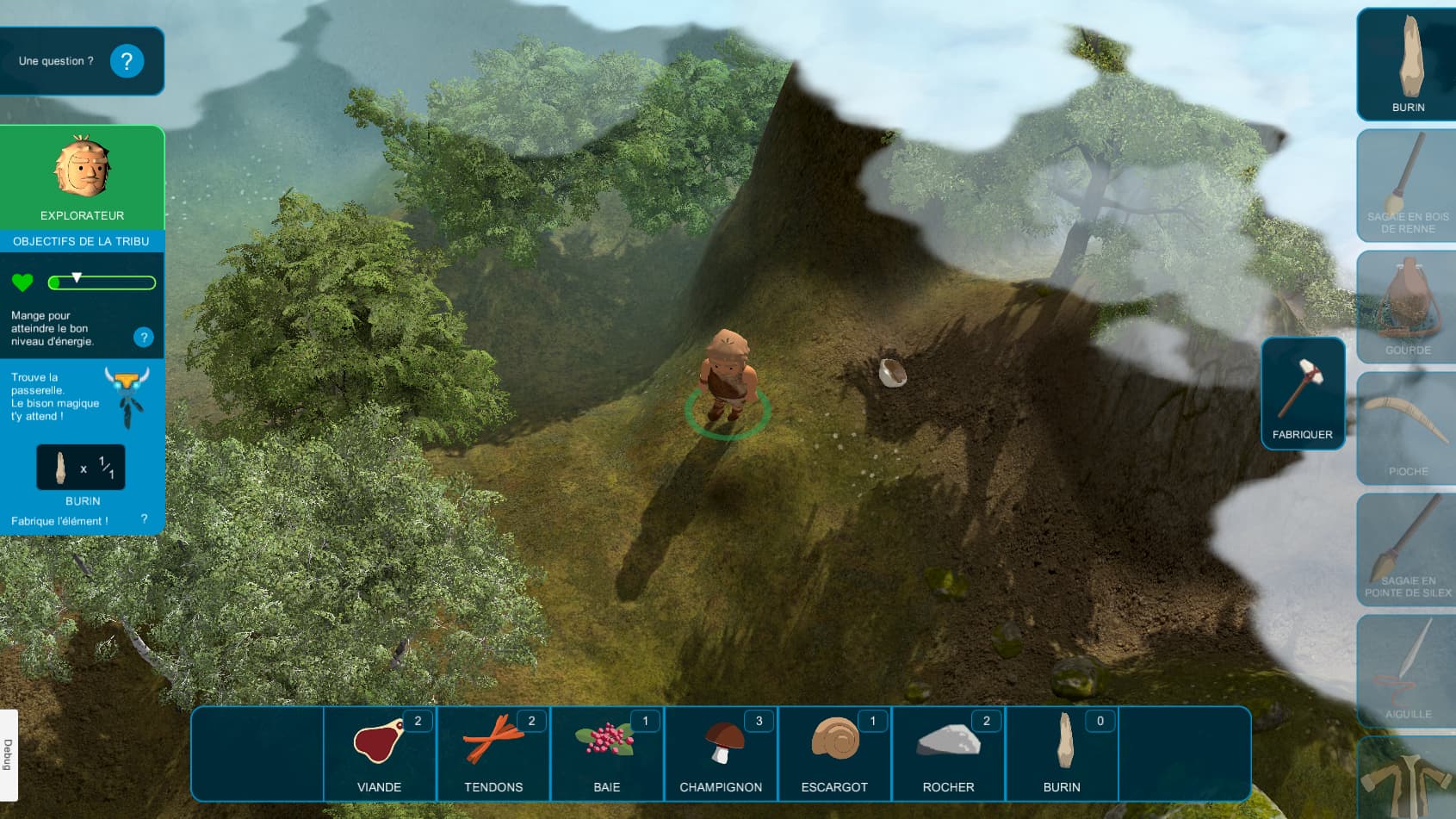Image resolution: width=1456 pixels, height=819 pixels.
Task: Open the Debug side tab
Action: (9, 754)
